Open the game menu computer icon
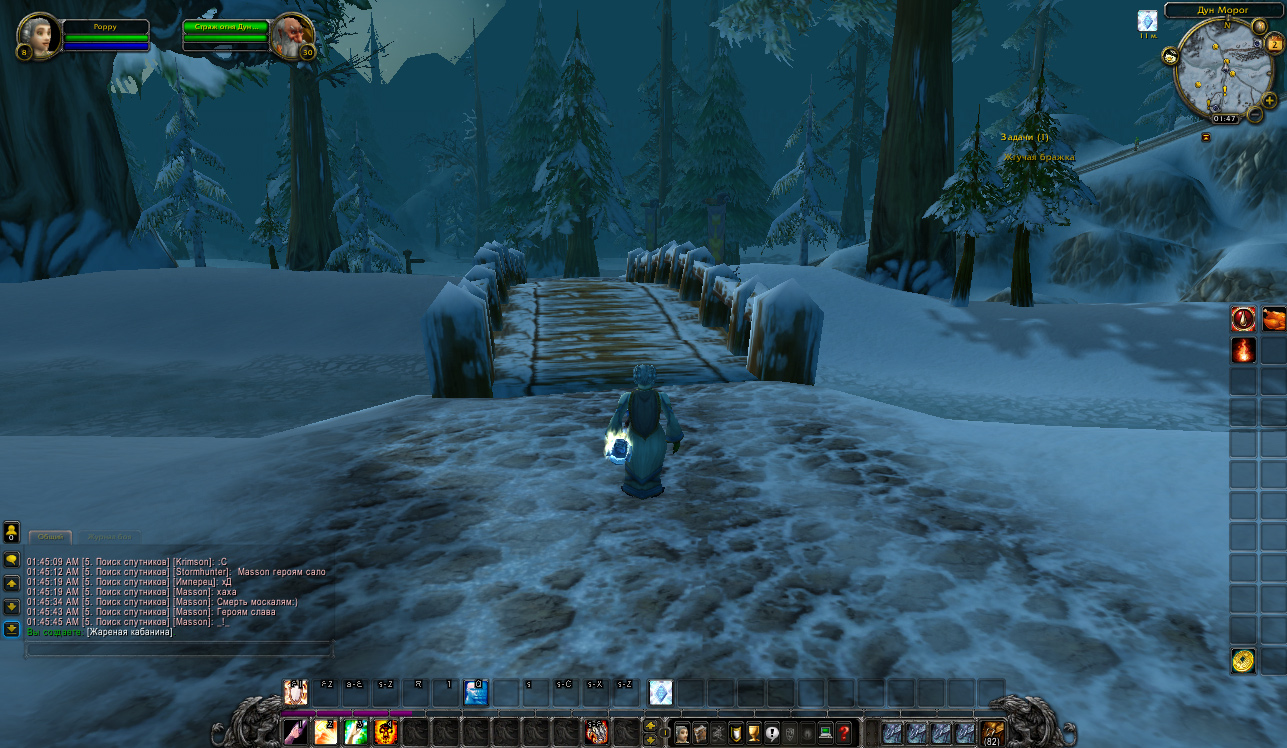The height and width of the screenshot is (748, 1287). click(x=826, y=733)
